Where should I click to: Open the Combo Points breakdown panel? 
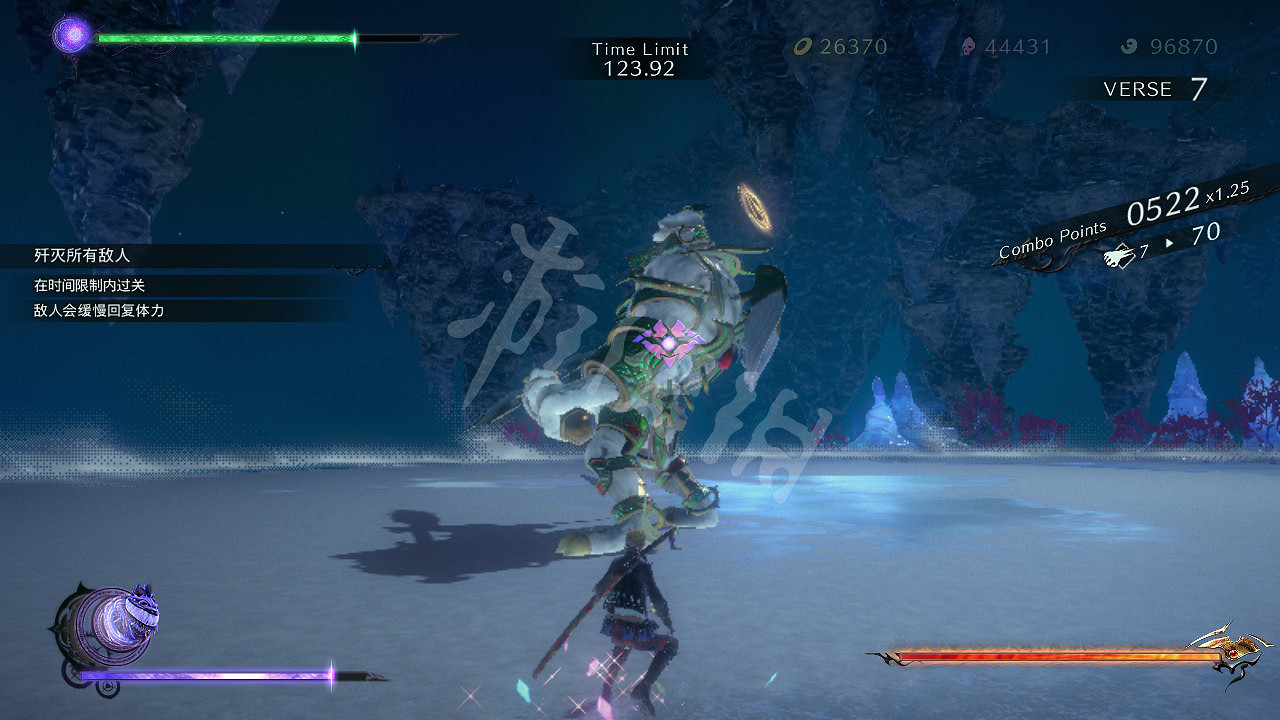[1052, 241]
